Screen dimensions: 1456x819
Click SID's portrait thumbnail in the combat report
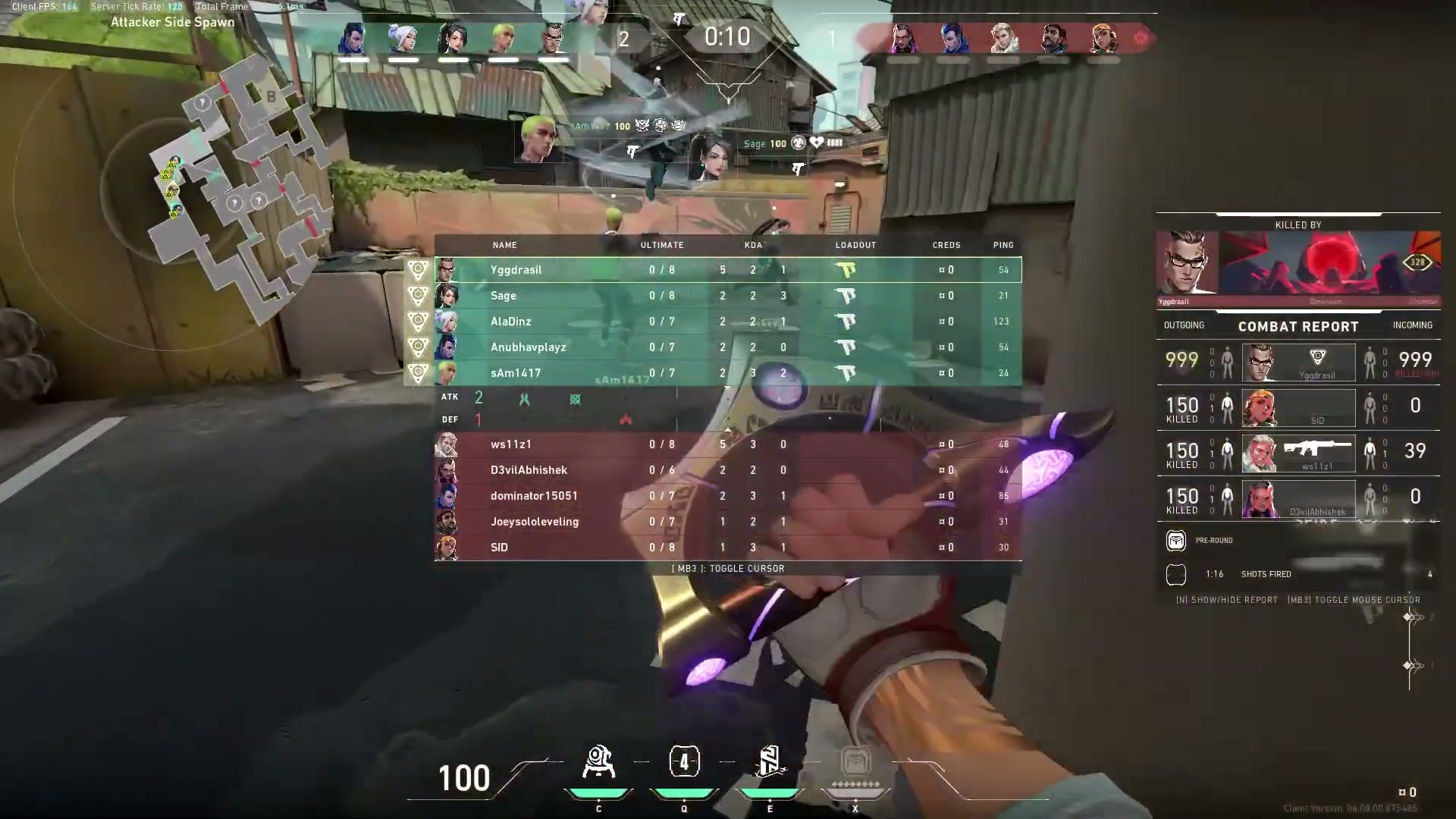pyautogui.click(x=1261, y=408)
